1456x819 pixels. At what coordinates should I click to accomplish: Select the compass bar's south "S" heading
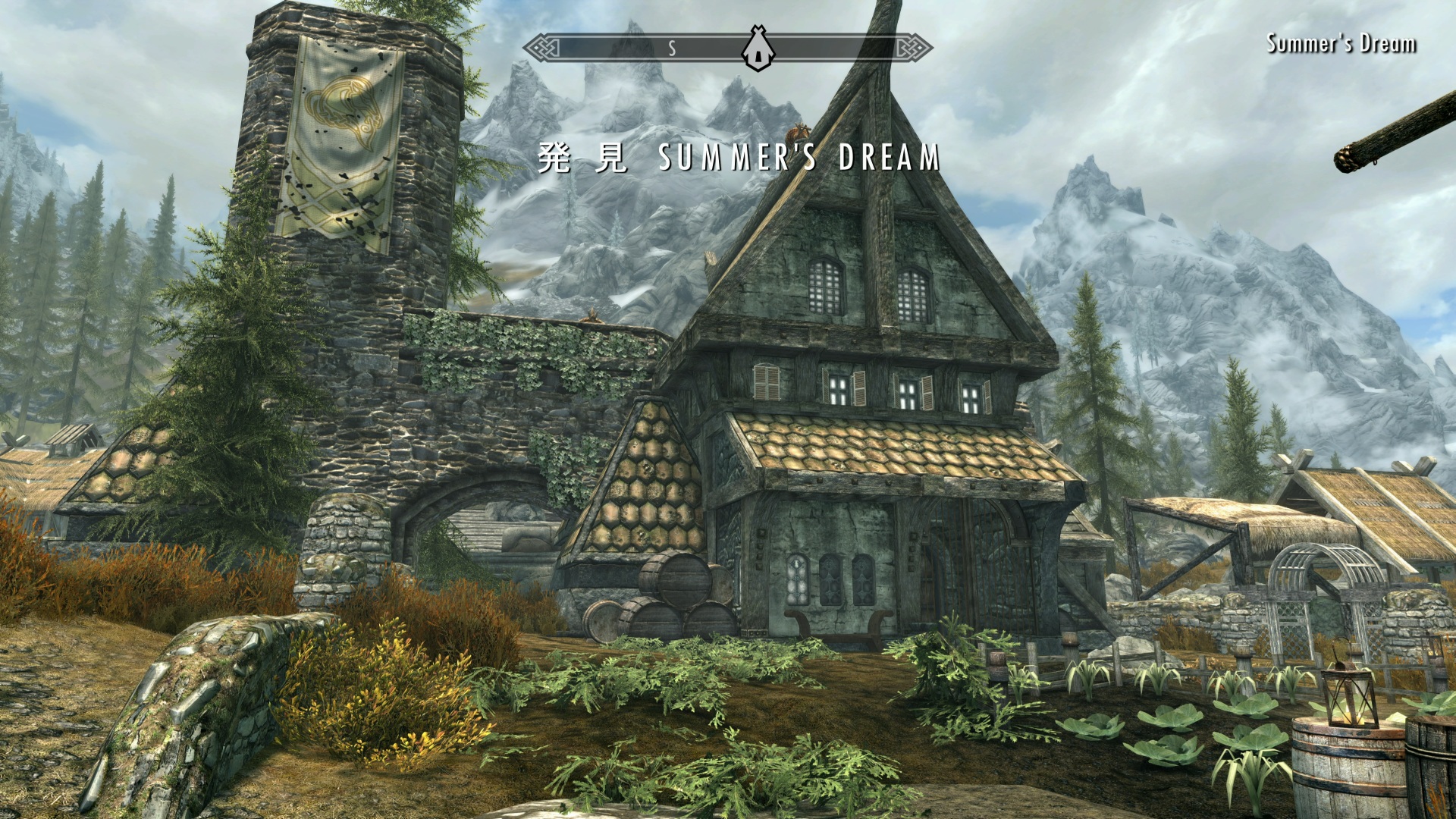[672, 49]
